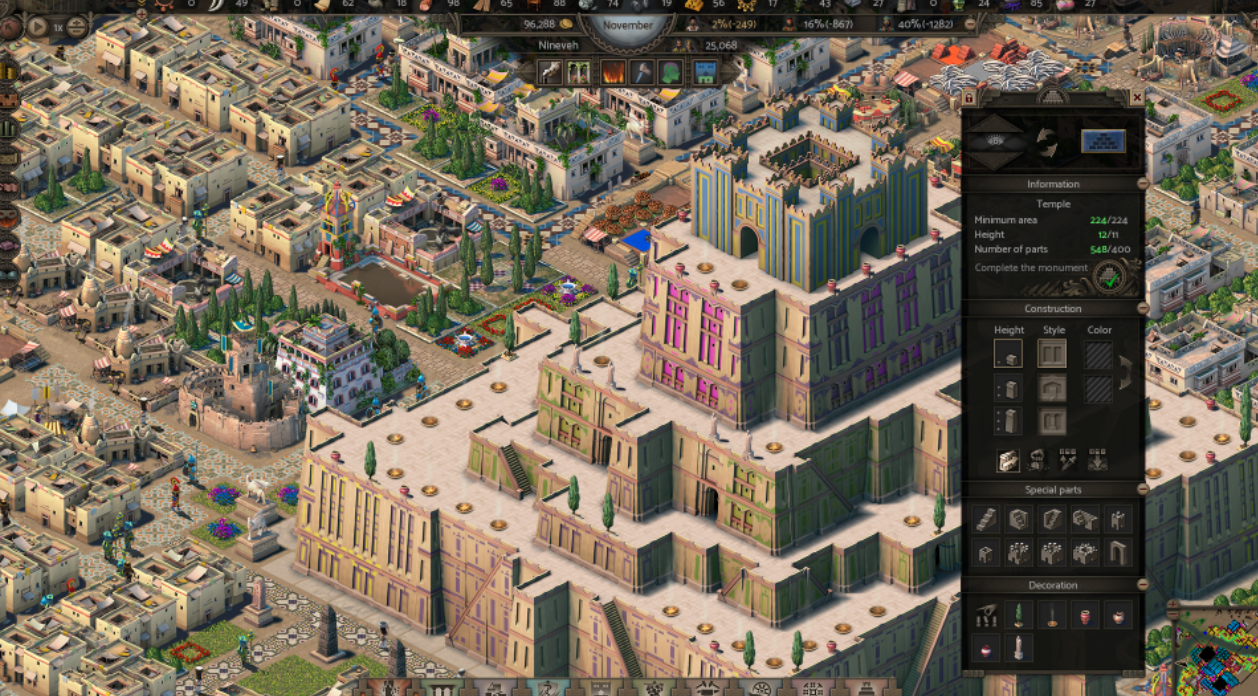Choose the lowest block height option
Image resolution: width=1258 pixels, height=696 pixels.
[x=1007, y=354]
